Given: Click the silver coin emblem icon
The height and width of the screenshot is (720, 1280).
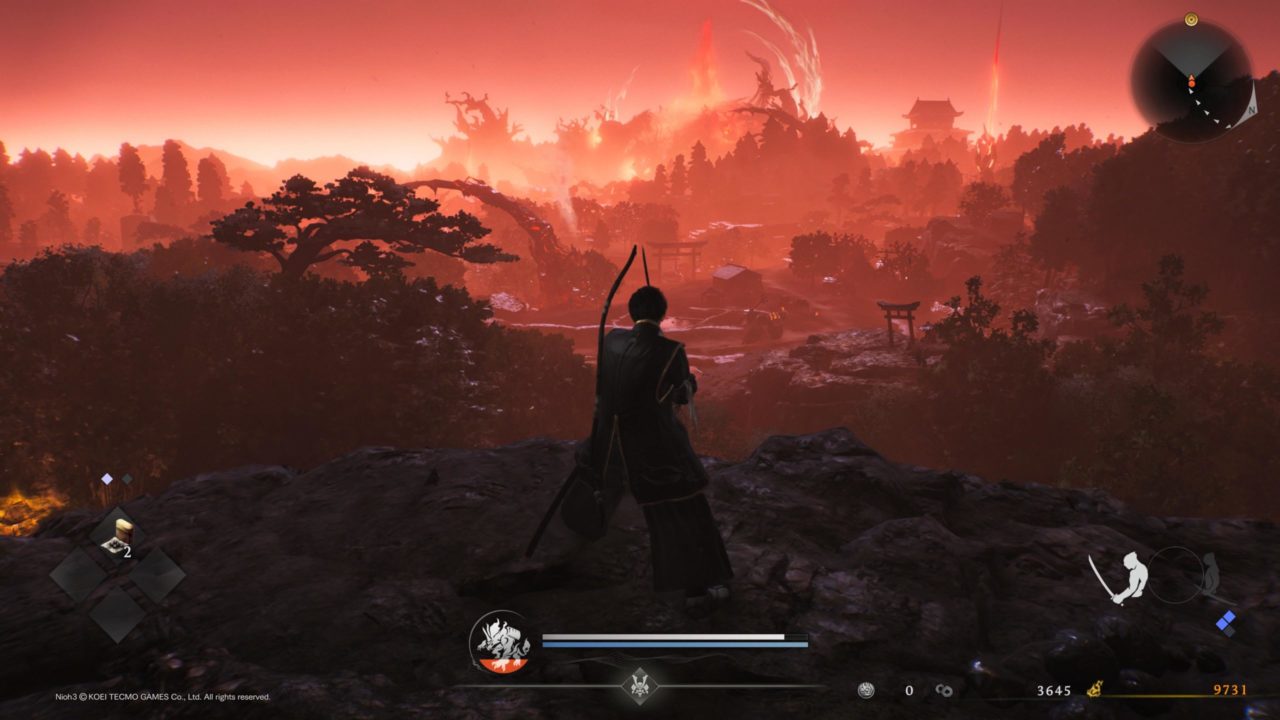Looking at the screenshot, I should 867,690.
